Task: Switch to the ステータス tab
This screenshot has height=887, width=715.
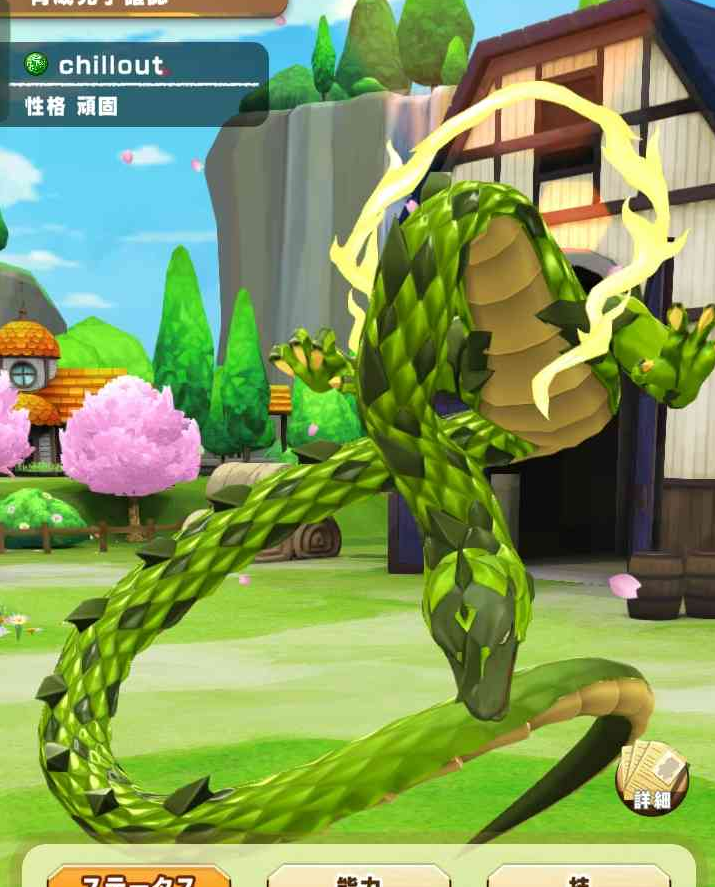Action: 139,877
